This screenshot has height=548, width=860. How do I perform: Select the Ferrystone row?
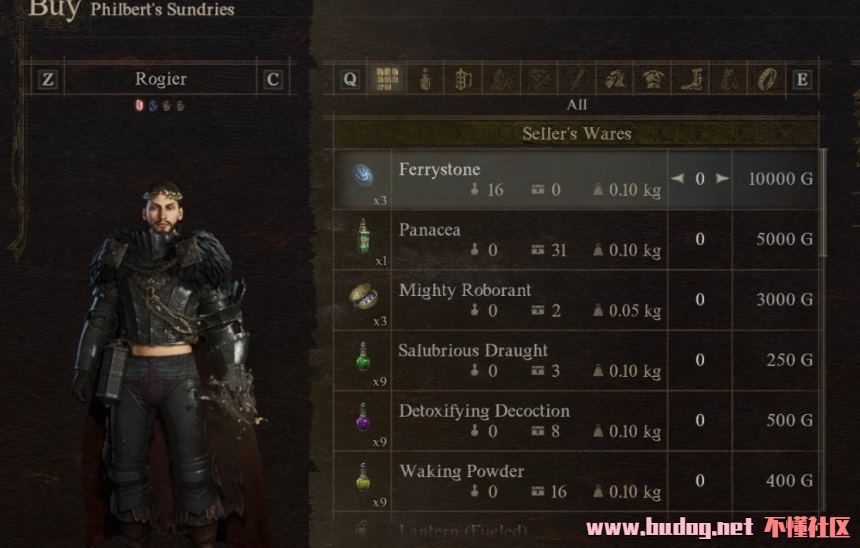click(500, 180)
